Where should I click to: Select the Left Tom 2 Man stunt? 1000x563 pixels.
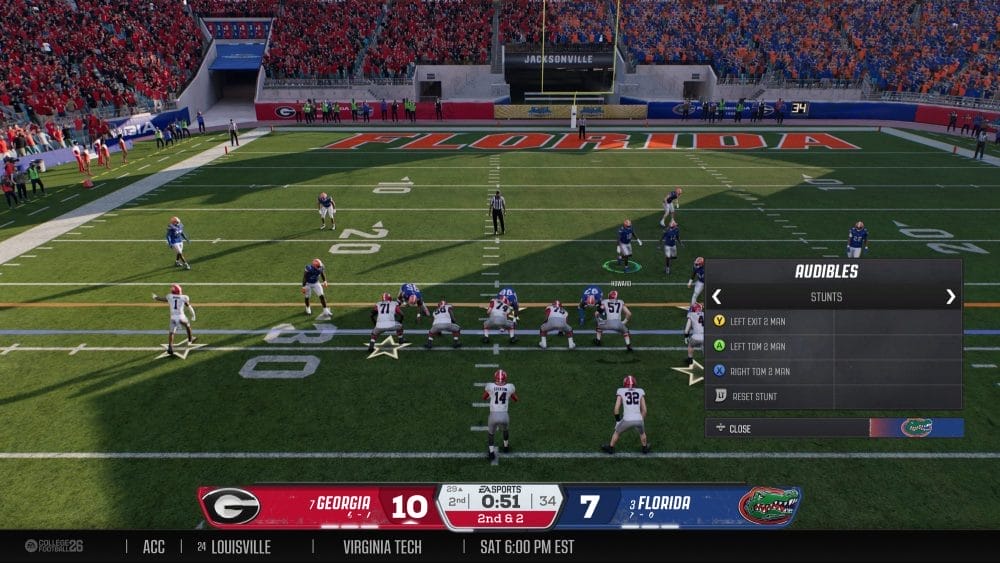click(x=757, y=346)
